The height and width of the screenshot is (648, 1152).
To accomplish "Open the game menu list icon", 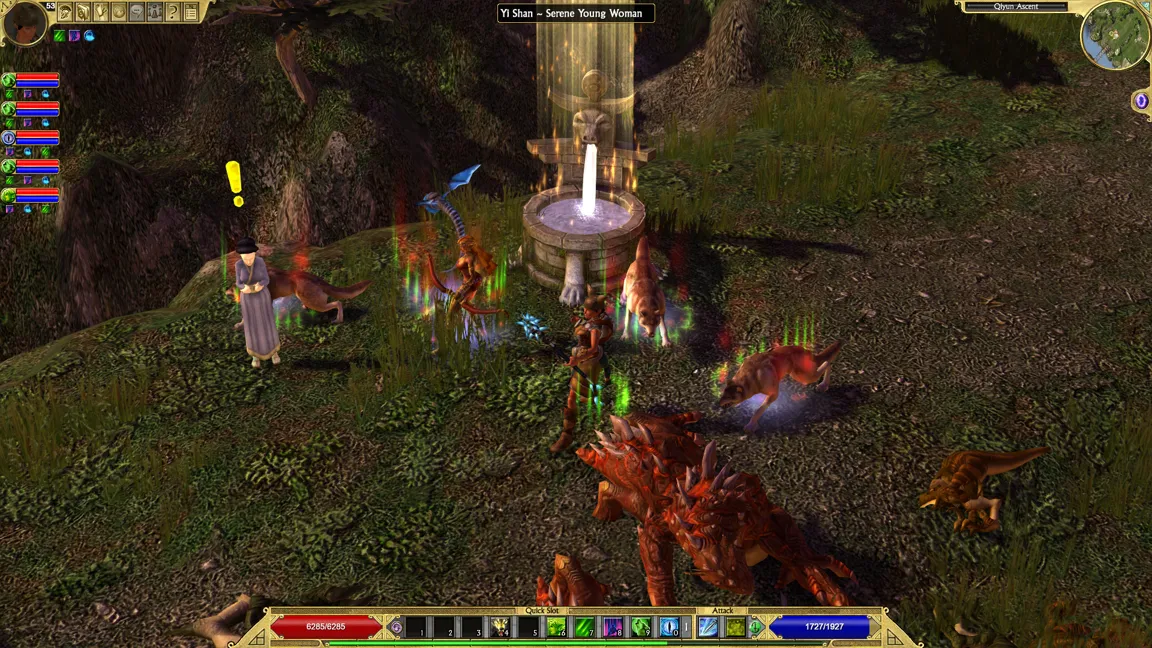I will [x=190, y=12].
